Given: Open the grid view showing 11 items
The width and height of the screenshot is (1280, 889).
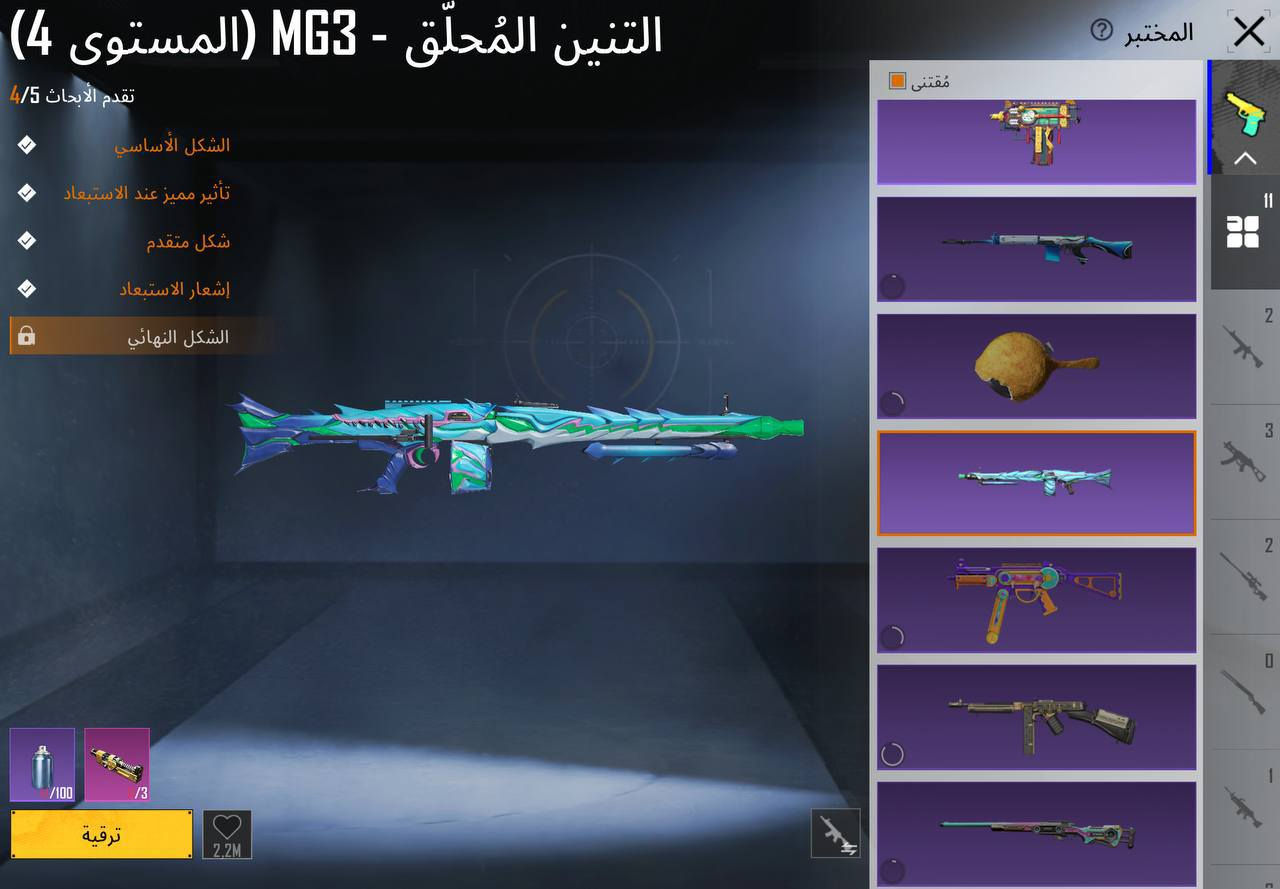Looking at the screenshot, I should 1244,232.
